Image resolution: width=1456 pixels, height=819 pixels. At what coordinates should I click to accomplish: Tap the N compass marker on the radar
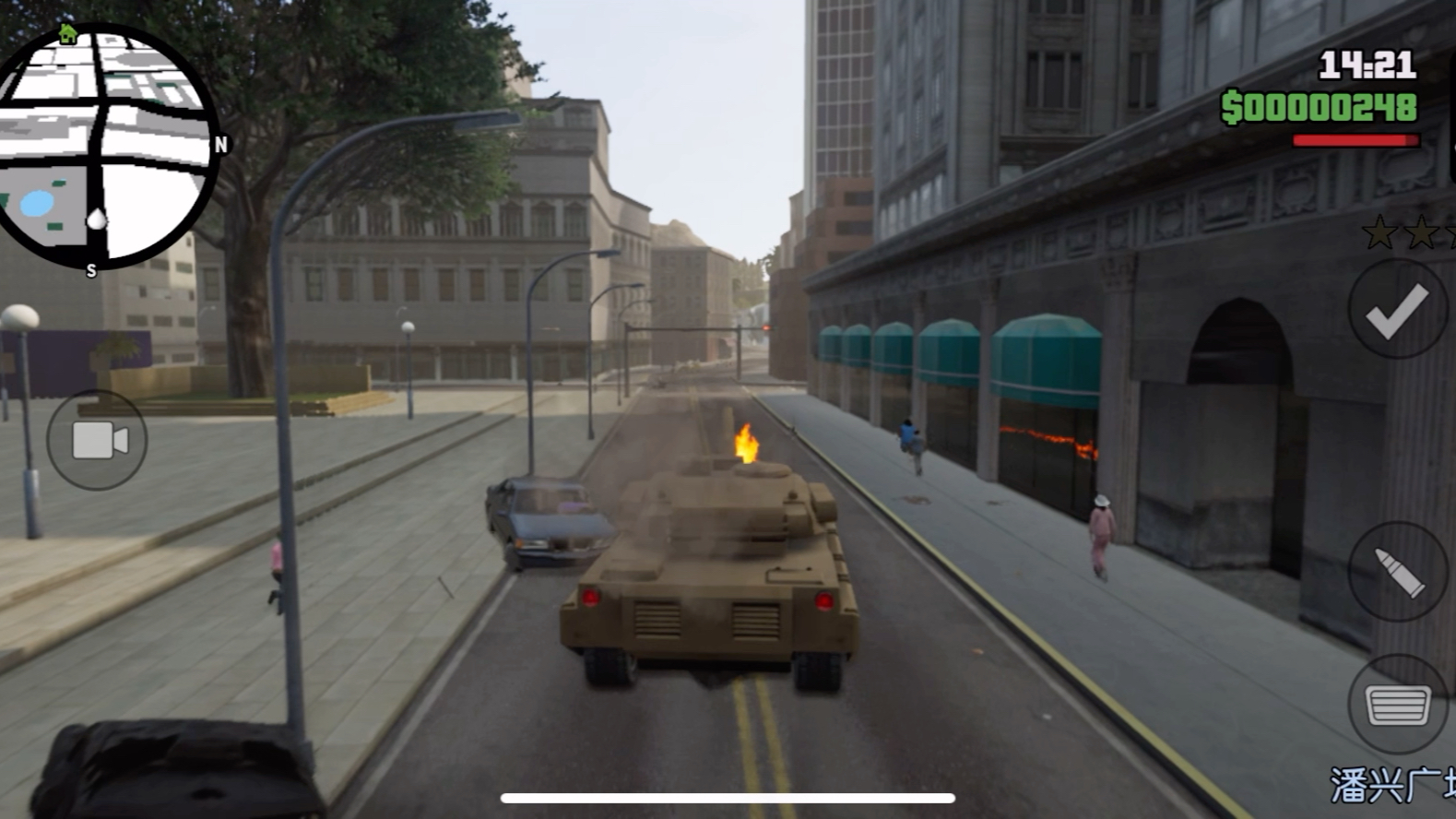pyautogui.click(x=219, y=145)
